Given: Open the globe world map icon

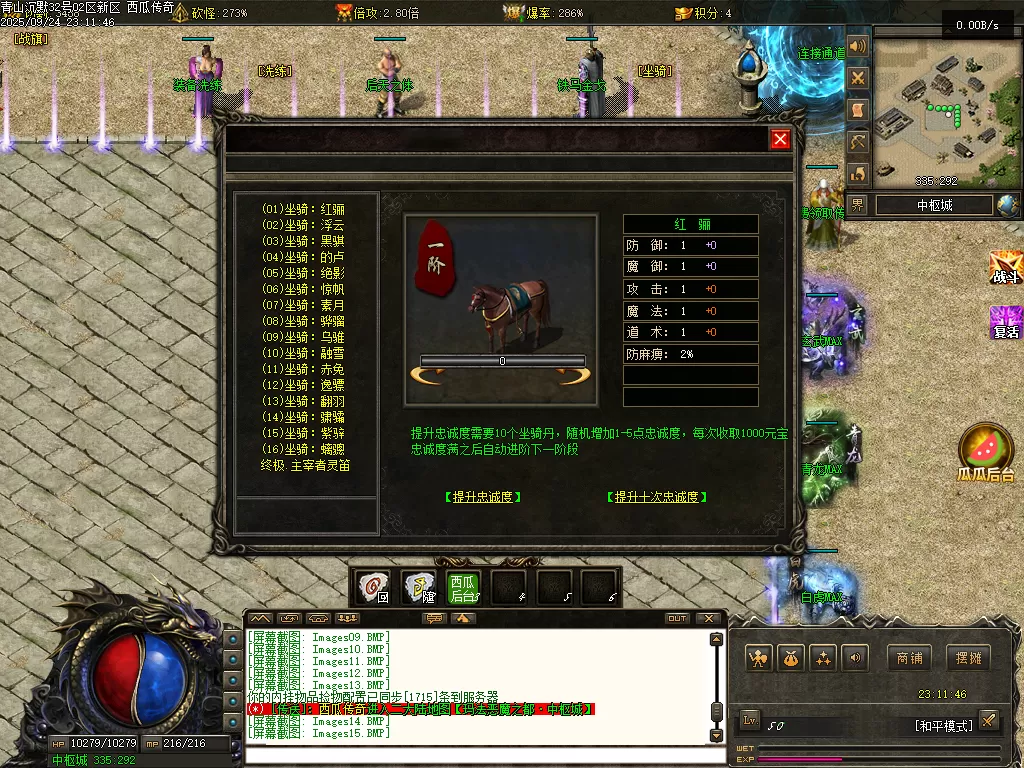Looking at the screenshot, I should [1007, 205].
